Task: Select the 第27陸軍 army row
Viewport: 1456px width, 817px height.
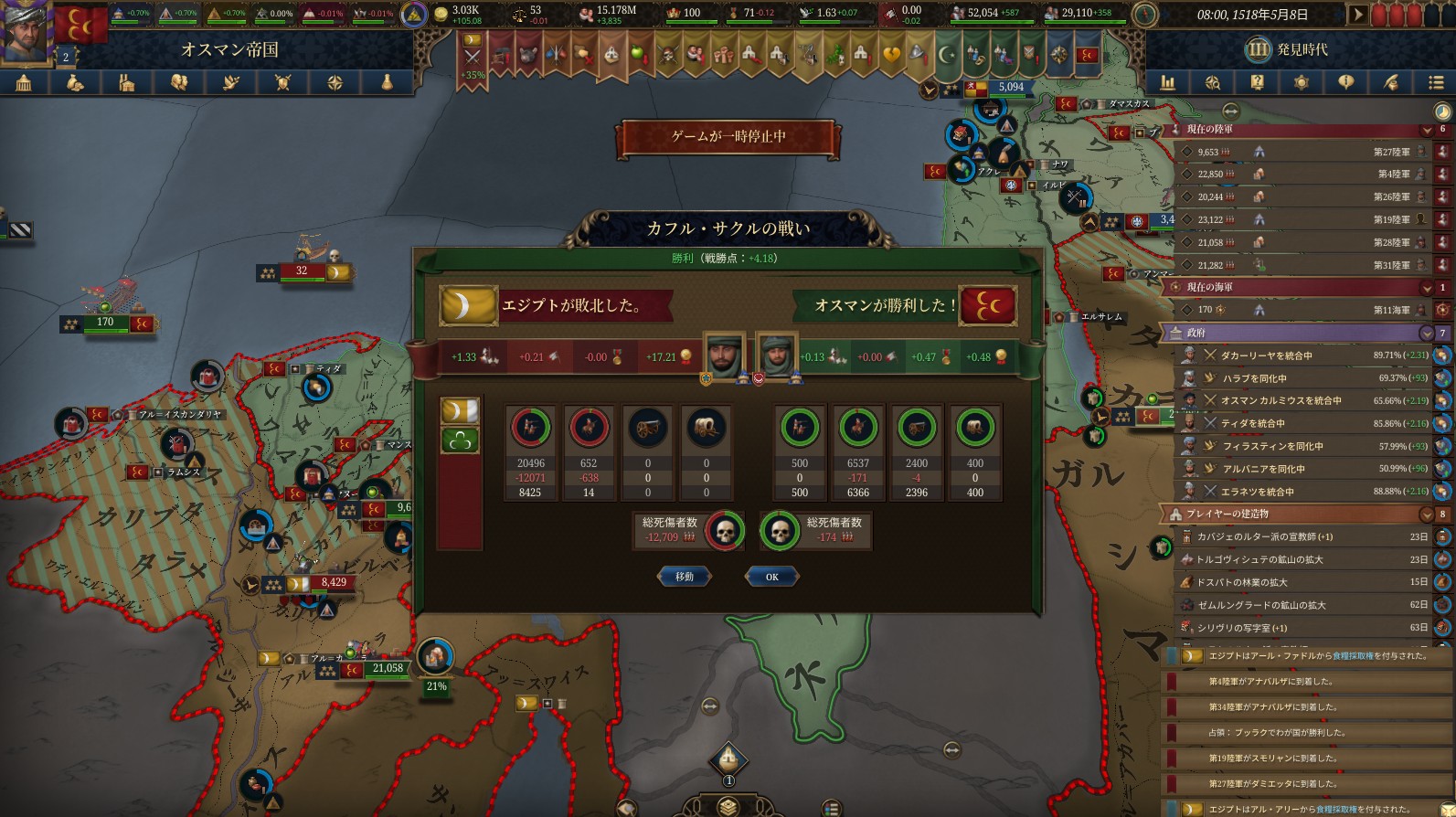Action: (x=1307, y=152)
